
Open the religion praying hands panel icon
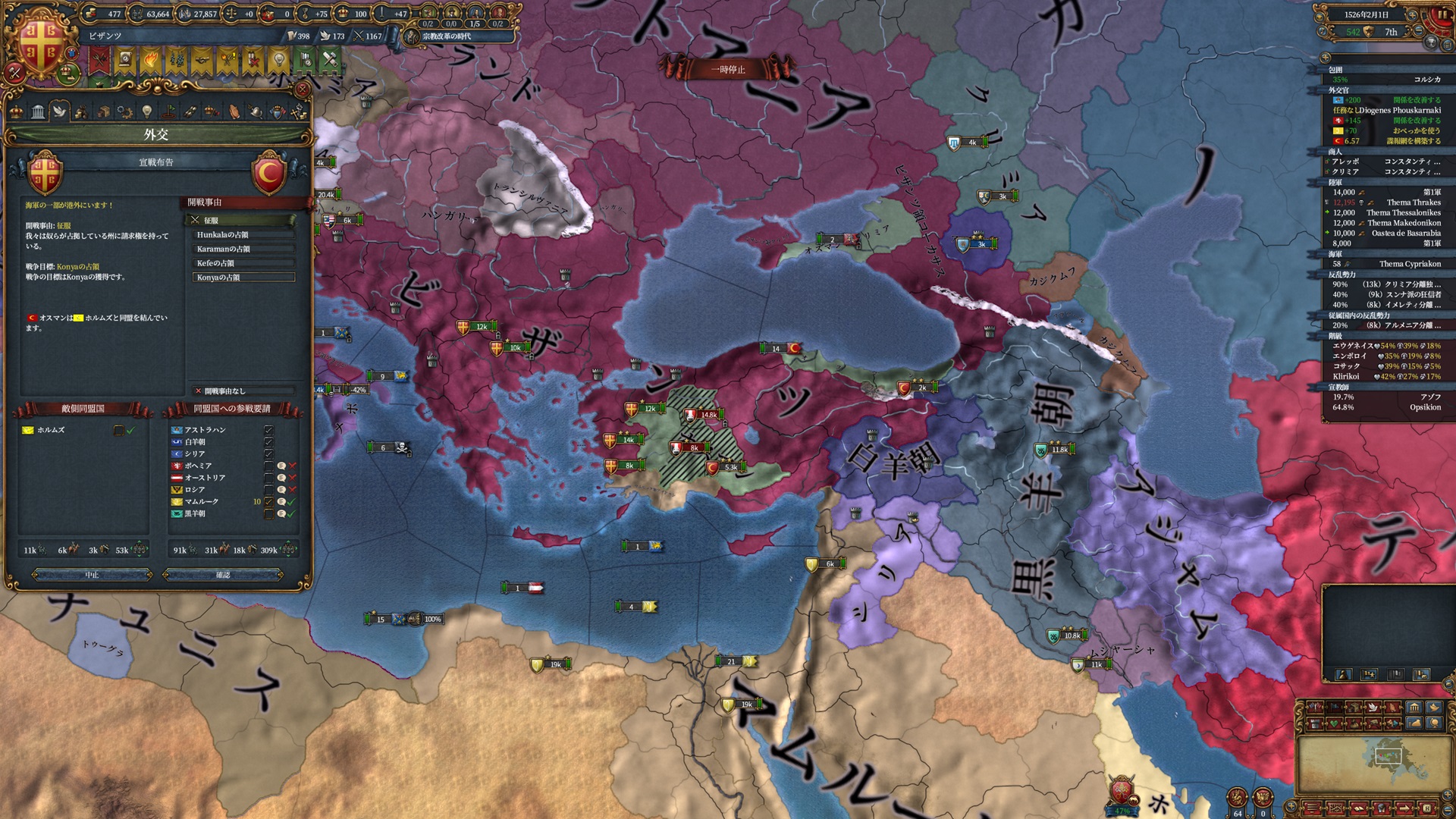(234, 111)
